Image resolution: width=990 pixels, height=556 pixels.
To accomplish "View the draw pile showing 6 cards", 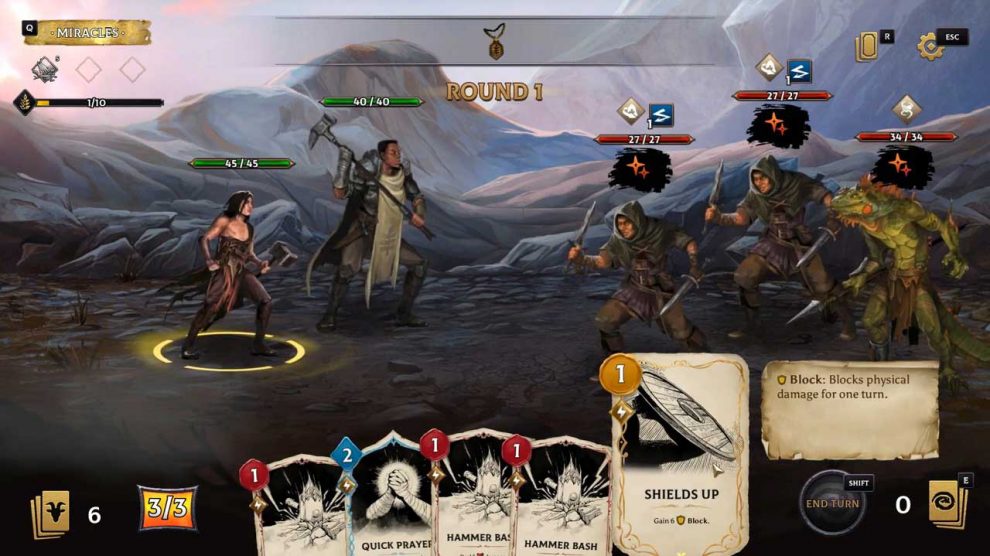I will pos(52,512).
